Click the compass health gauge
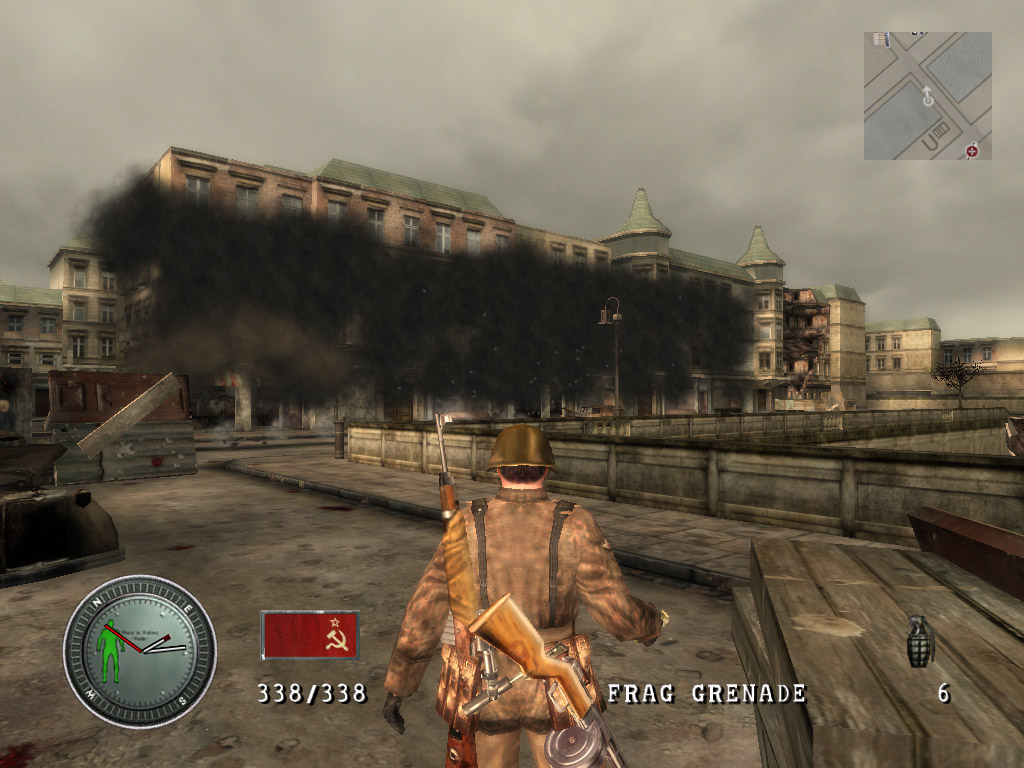The height and width of the screenshot is (768, 1024). [x=140, y=650]
